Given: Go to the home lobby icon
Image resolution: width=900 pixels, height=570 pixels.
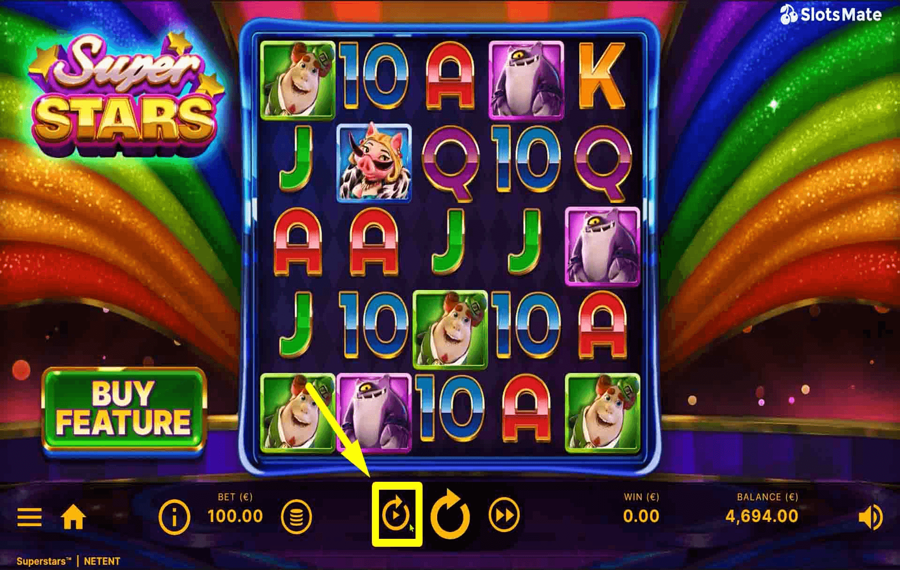Looking at the screenshot, I should click(x=73, y=517).
